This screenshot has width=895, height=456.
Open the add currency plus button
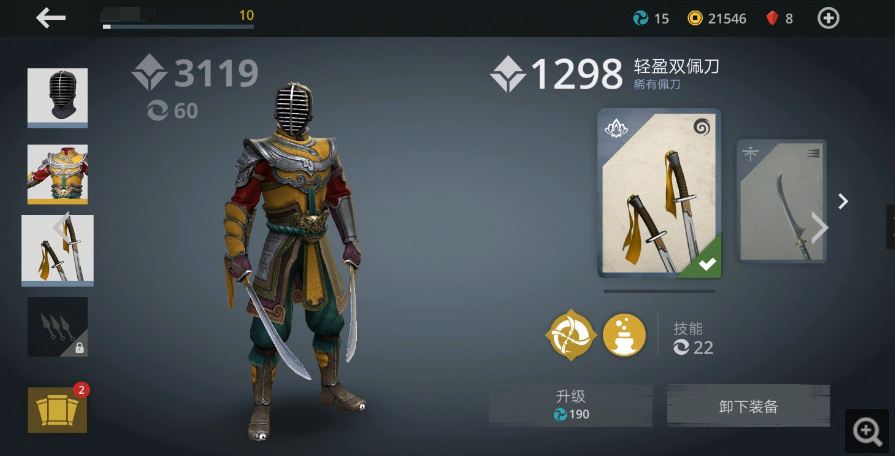[828, 18]
